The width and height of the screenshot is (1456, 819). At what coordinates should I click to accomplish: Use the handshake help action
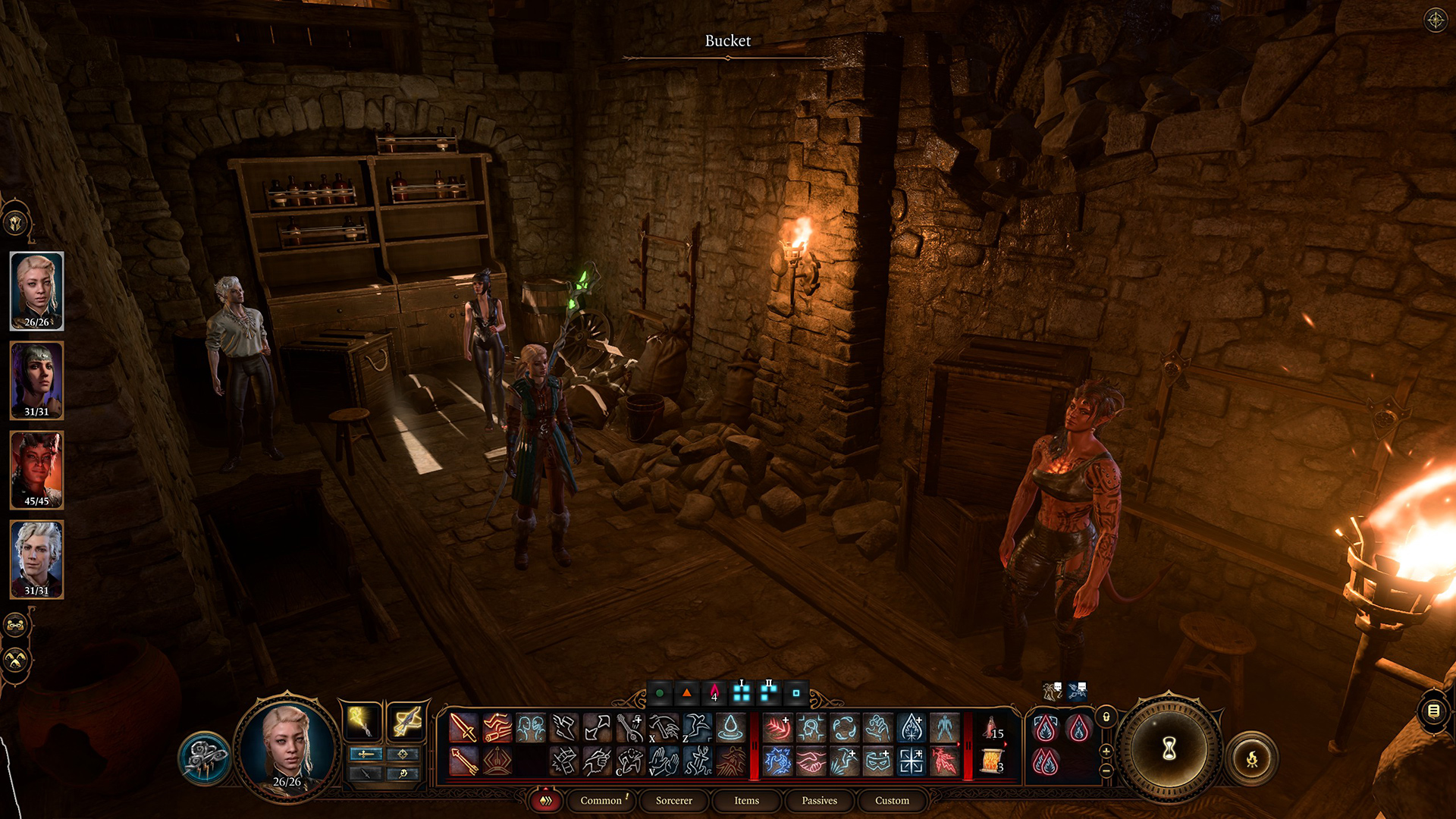click(811, 761)
